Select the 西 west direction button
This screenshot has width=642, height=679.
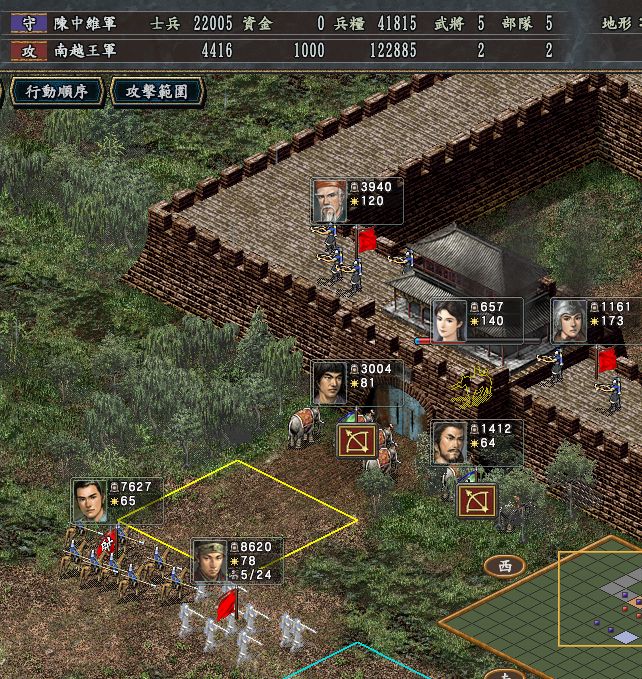click(x=505, y=566)
